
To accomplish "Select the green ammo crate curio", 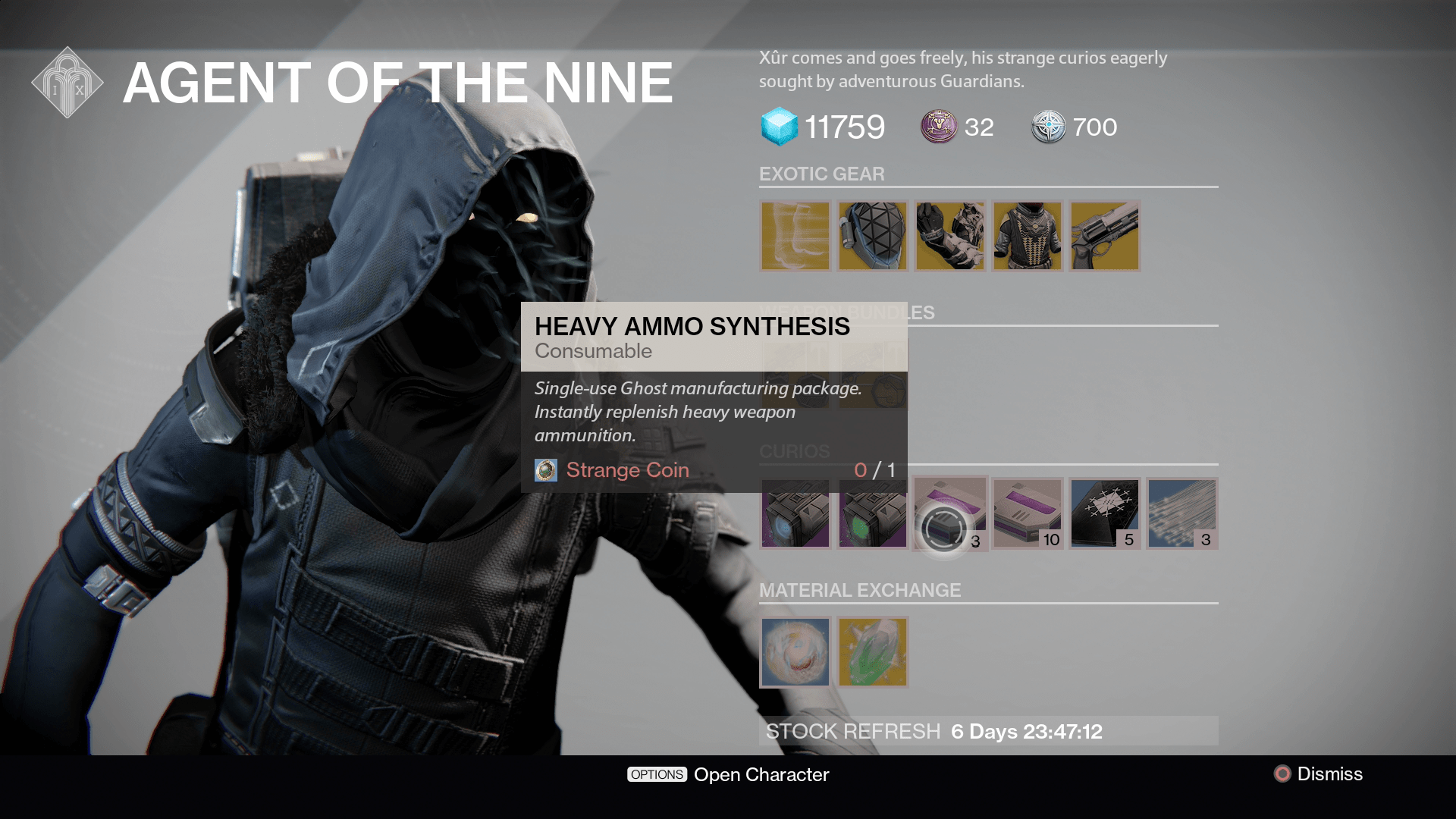I will click(x=872, y=514).
